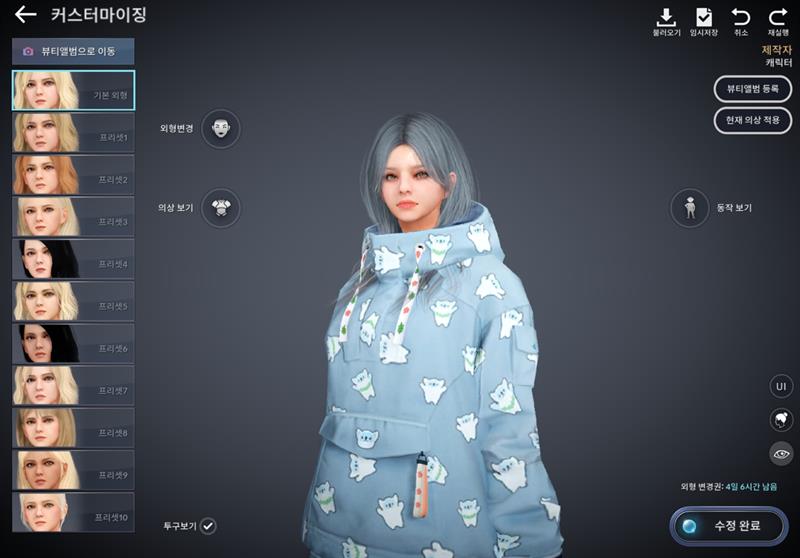Redo with the 재실행 arrow
The width and height of the screenshot is (800, 558).
(x=778, y=20)
